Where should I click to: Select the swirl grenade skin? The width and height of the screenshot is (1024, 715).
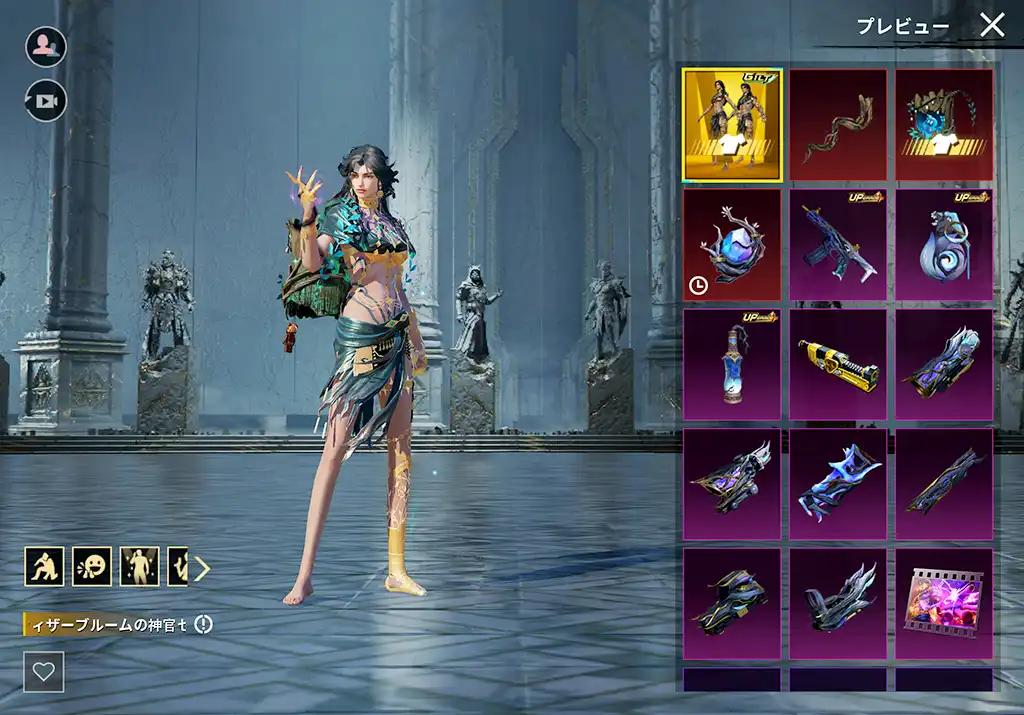(x=944, y=245)
